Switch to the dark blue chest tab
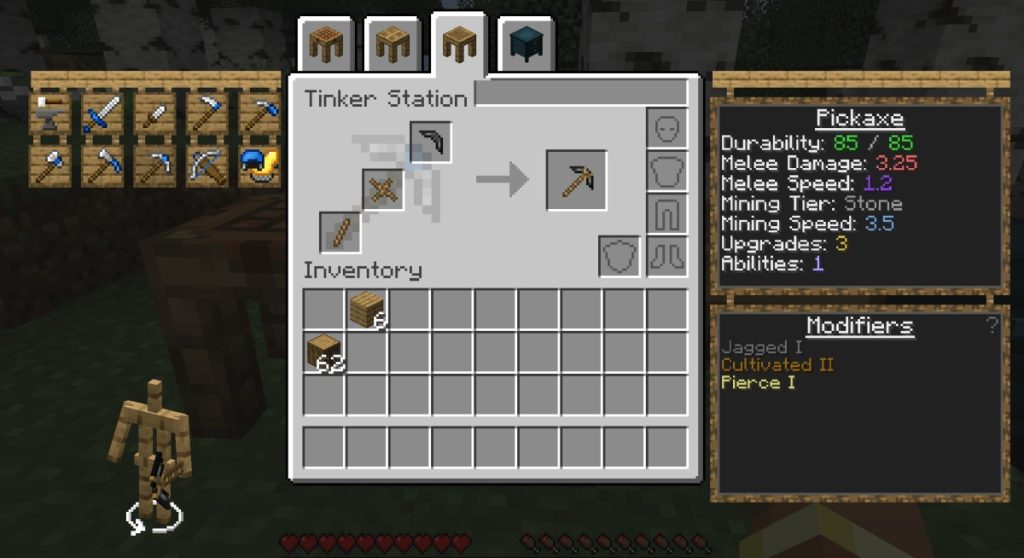Image resolution: width=1024 pixels, height=558 pixels. point(525,44)
